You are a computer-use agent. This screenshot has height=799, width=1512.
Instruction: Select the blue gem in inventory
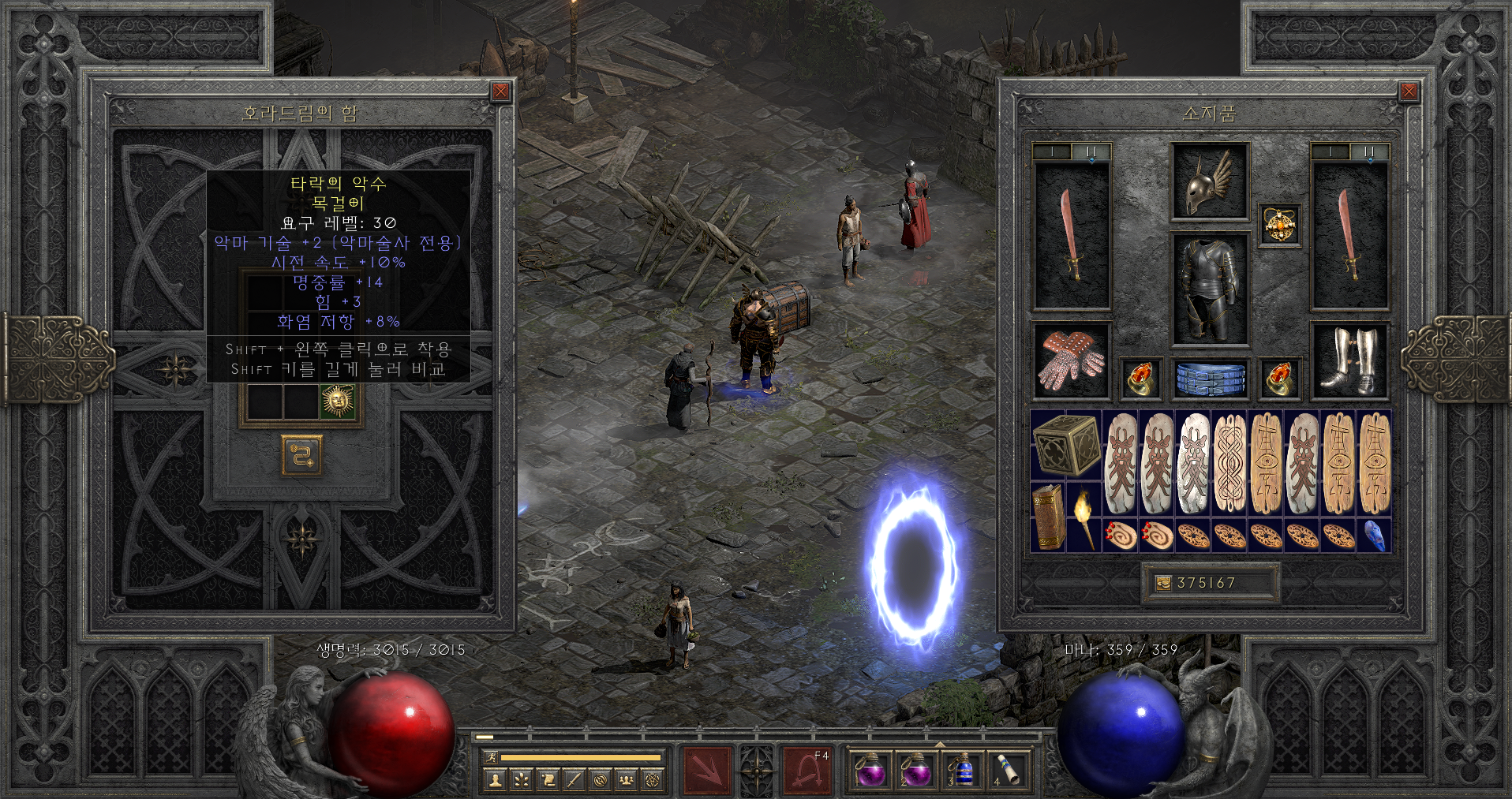1374,535
